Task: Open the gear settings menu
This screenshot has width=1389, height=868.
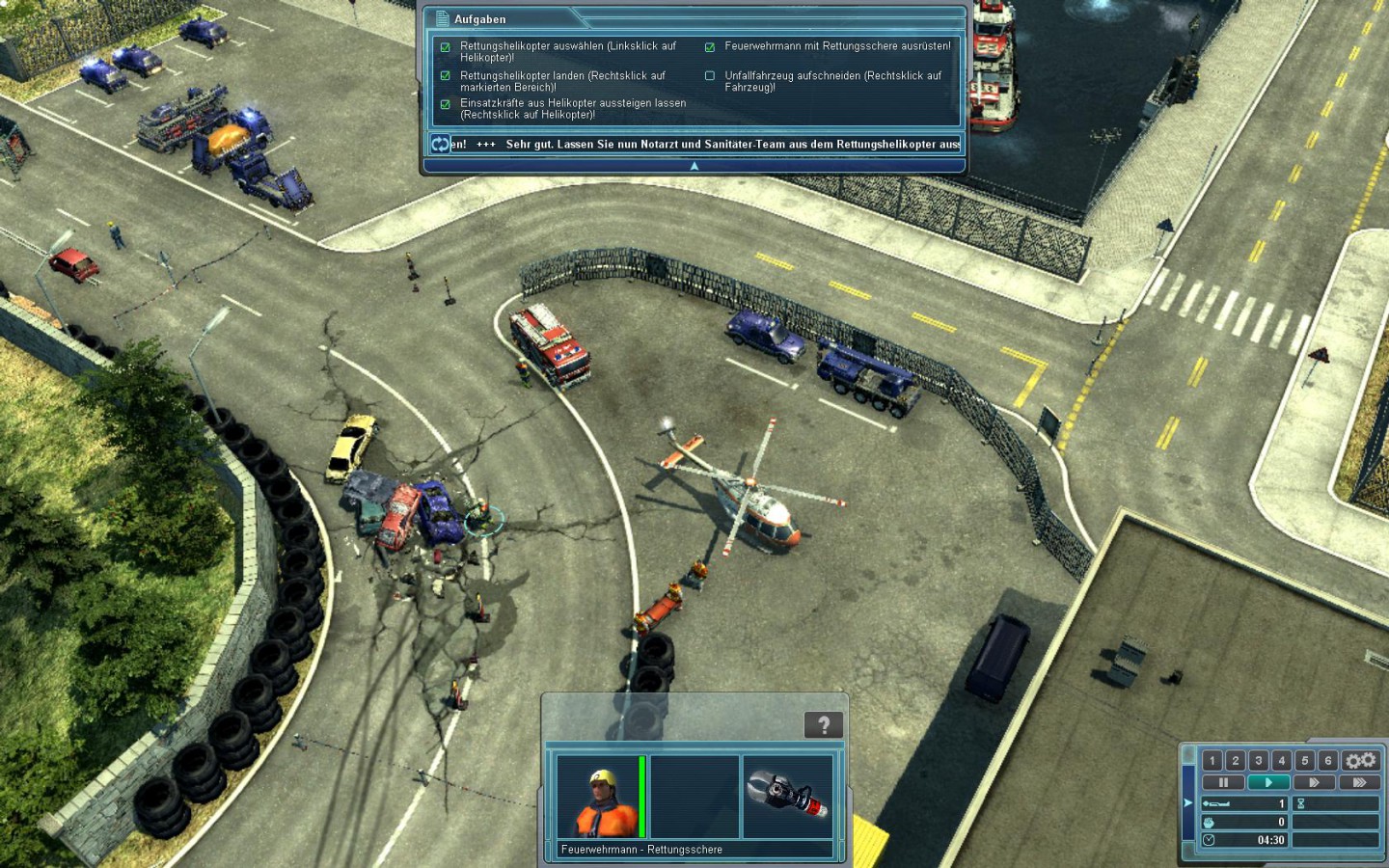Action: pos(1361,760)
